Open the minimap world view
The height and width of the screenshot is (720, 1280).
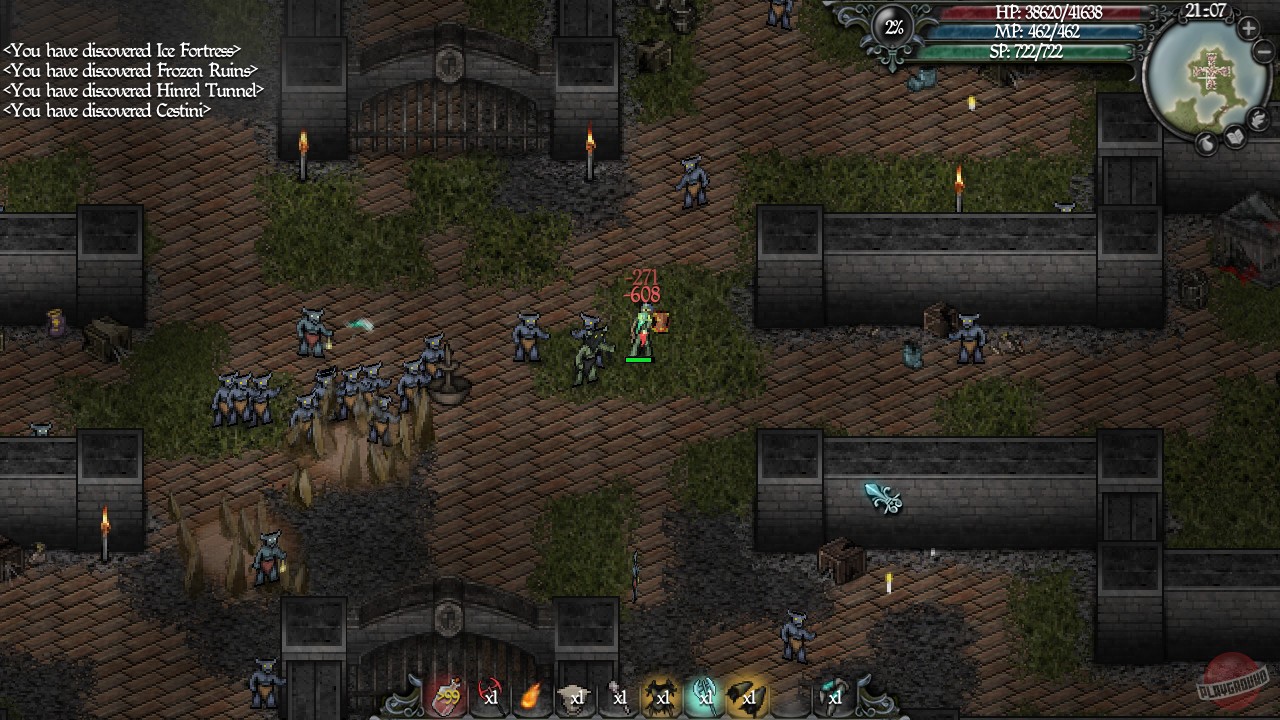(1206, 75)
